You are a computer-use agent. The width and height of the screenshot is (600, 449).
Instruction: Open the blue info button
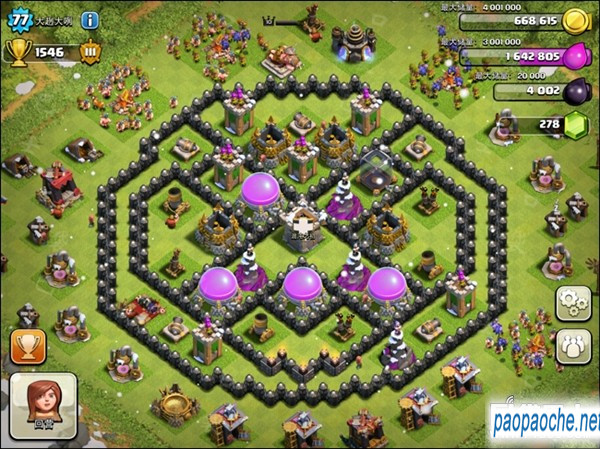89,19
